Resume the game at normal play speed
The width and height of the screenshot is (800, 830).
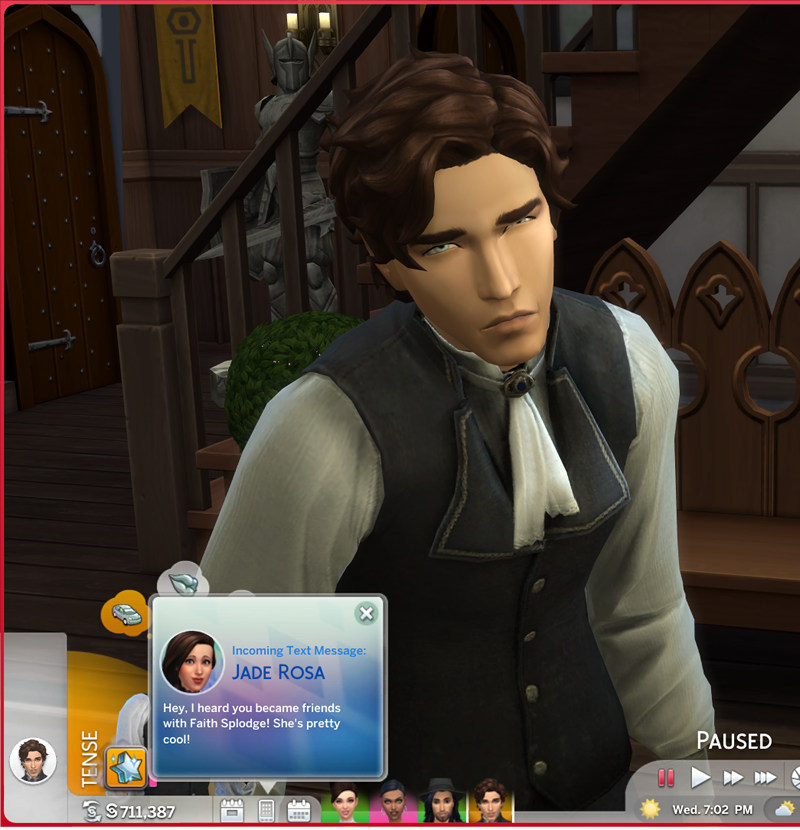point(700,777)
